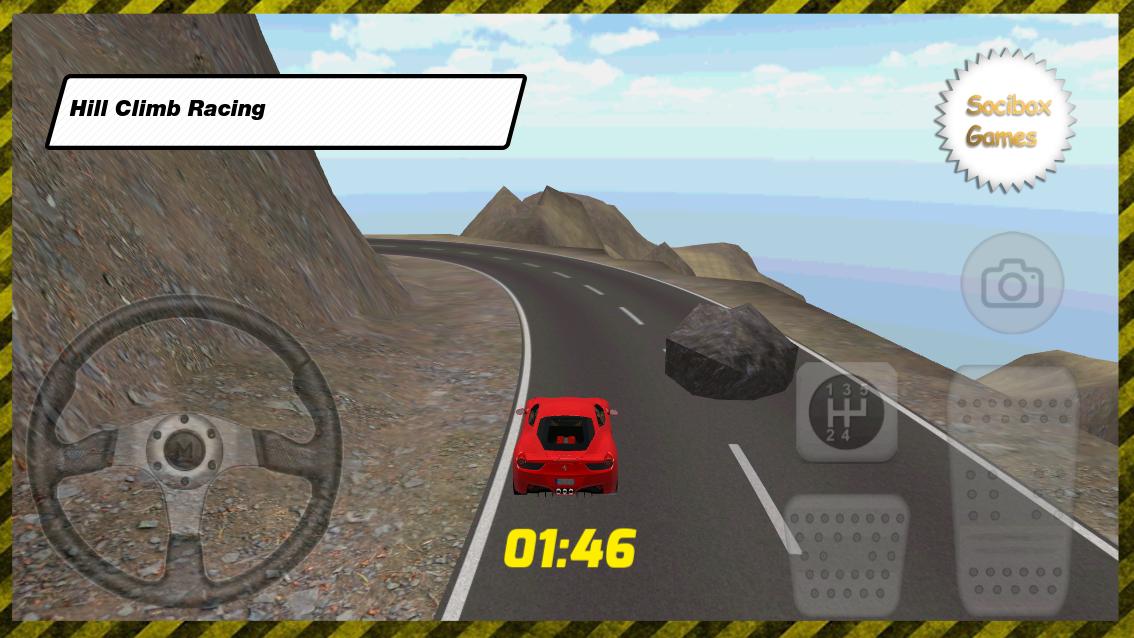Hit the brake pedal

(x=847, y=551)
